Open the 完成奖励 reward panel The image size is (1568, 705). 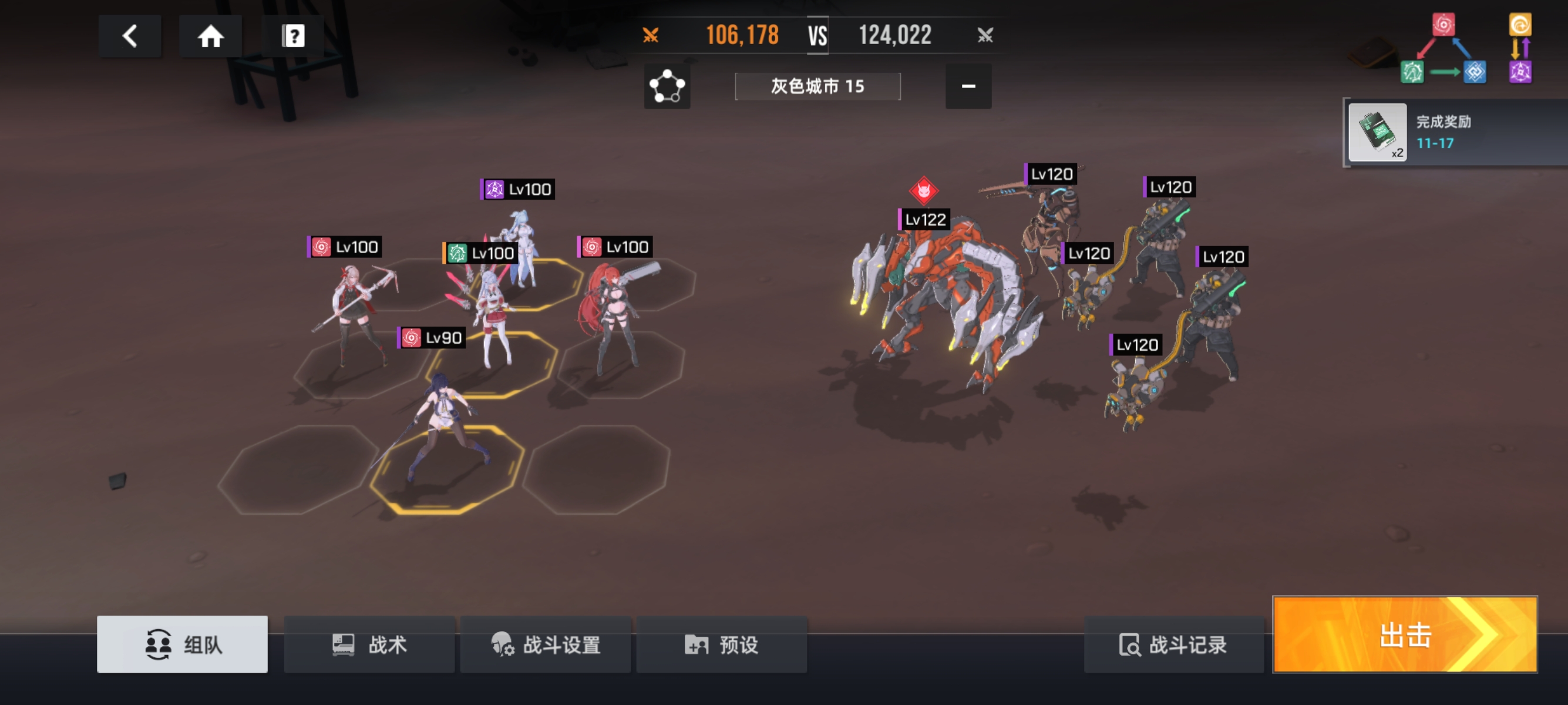[x=1455, y=132]
